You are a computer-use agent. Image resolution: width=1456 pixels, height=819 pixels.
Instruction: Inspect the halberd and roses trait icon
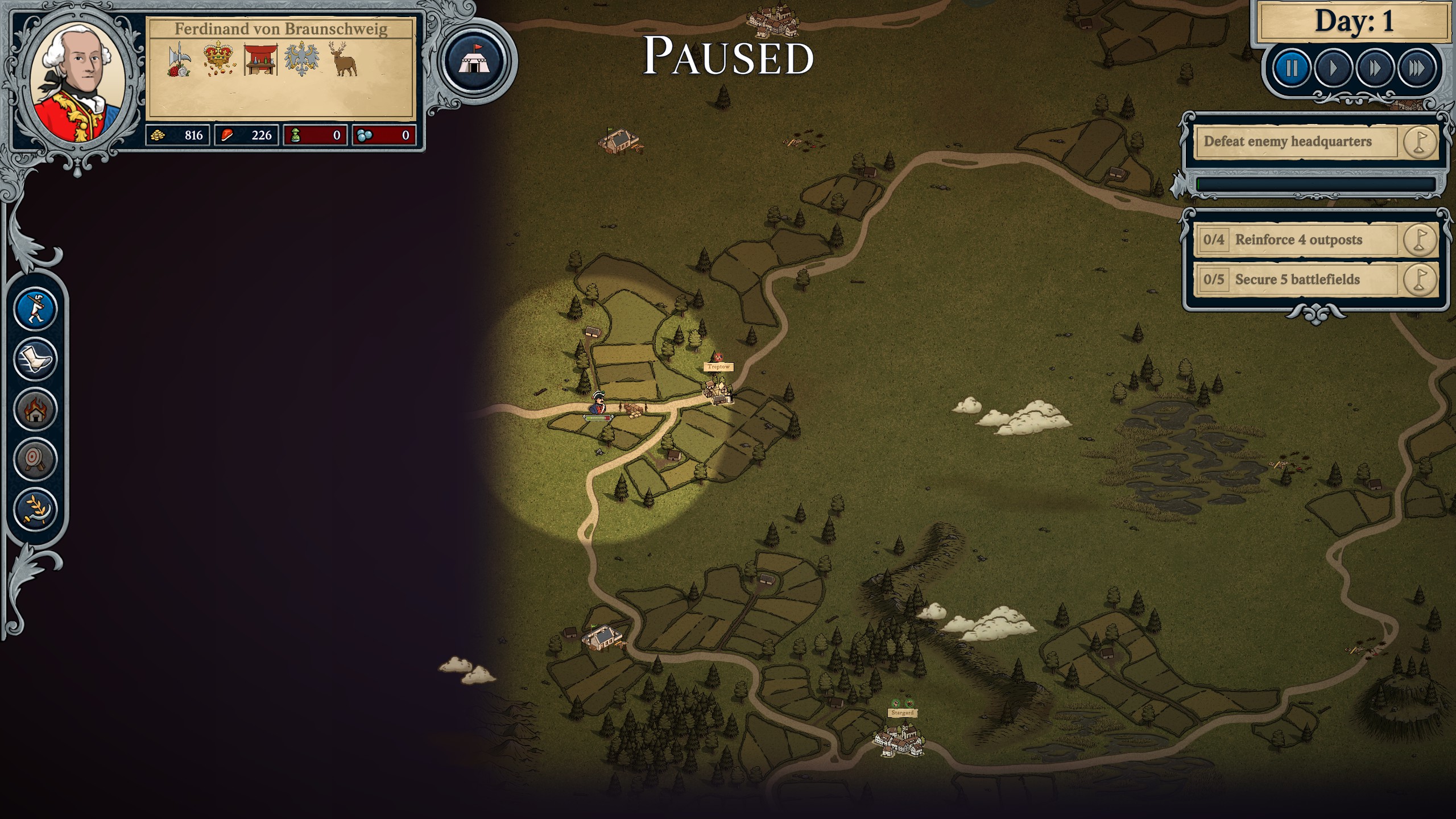[x=179, y=60]
